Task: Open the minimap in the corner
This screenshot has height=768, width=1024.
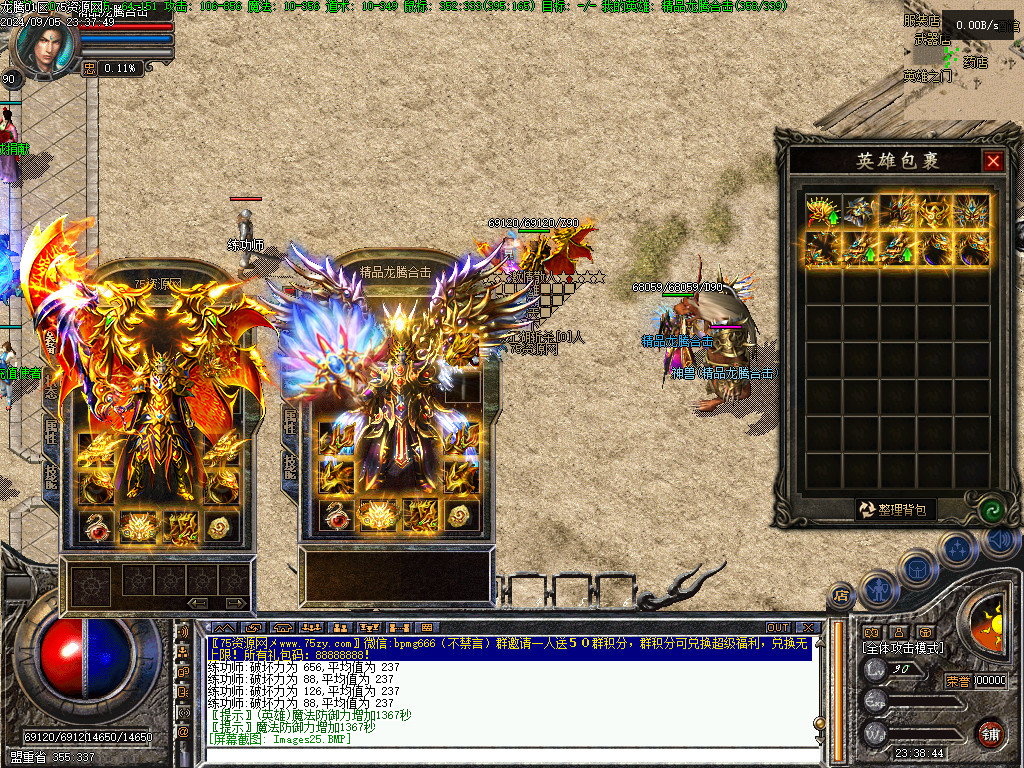Action: pyautogui.click(x=962, y=60)
